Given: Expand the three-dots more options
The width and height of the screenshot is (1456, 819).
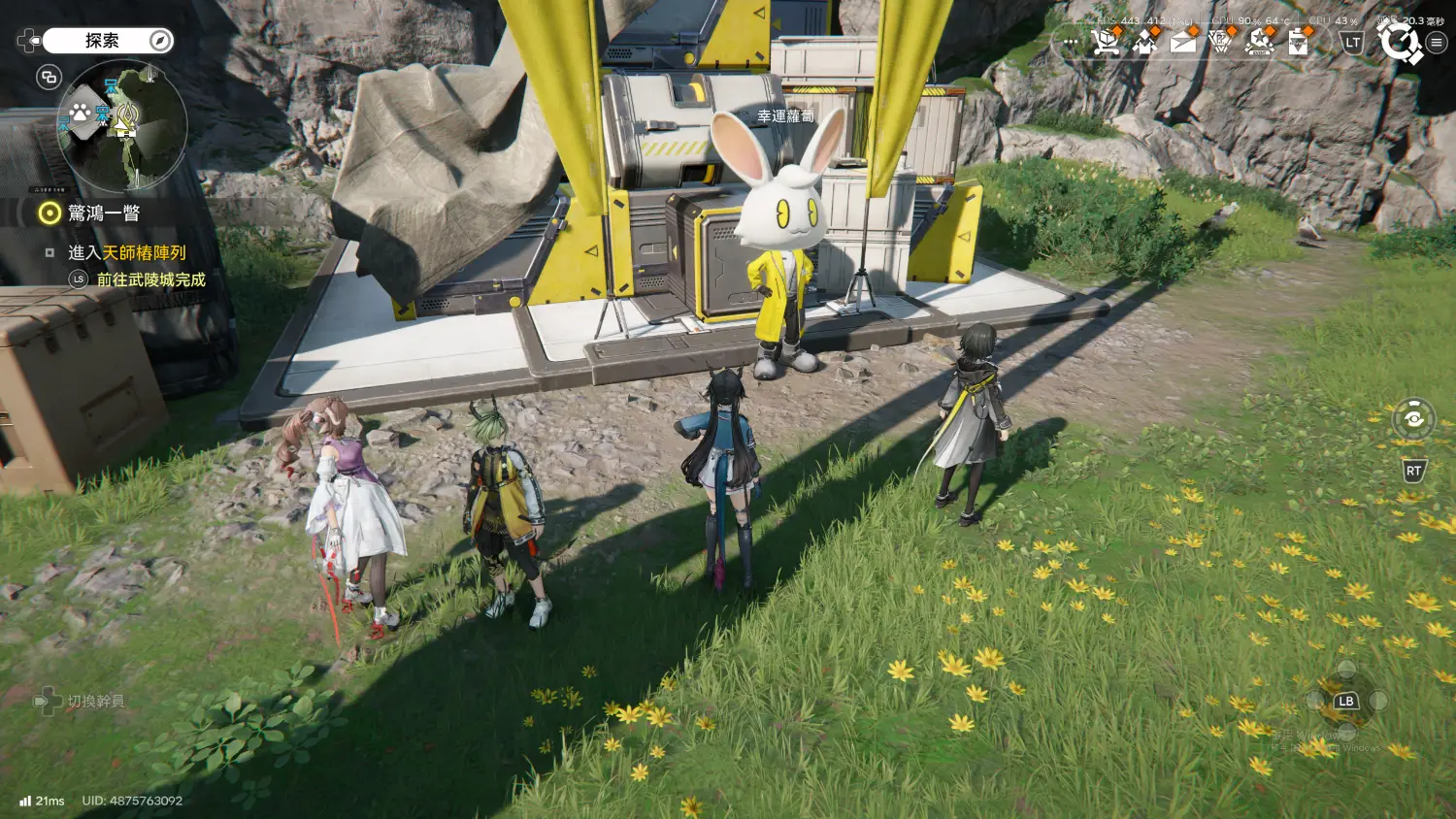Looking at the screenshot, I should [1071, 43].
